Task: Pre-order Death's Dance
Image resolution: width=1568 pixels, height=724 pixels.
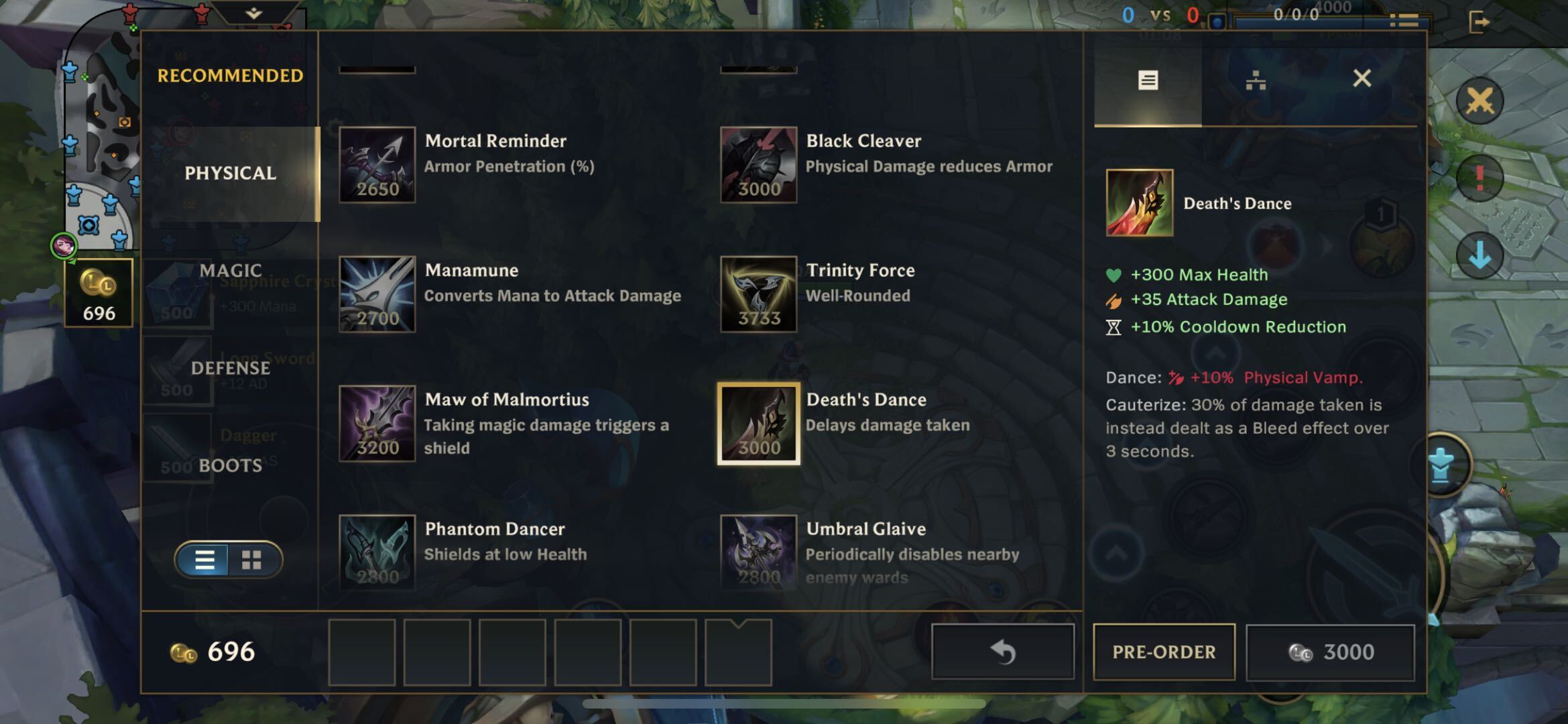Action: tap(1164, 652)
